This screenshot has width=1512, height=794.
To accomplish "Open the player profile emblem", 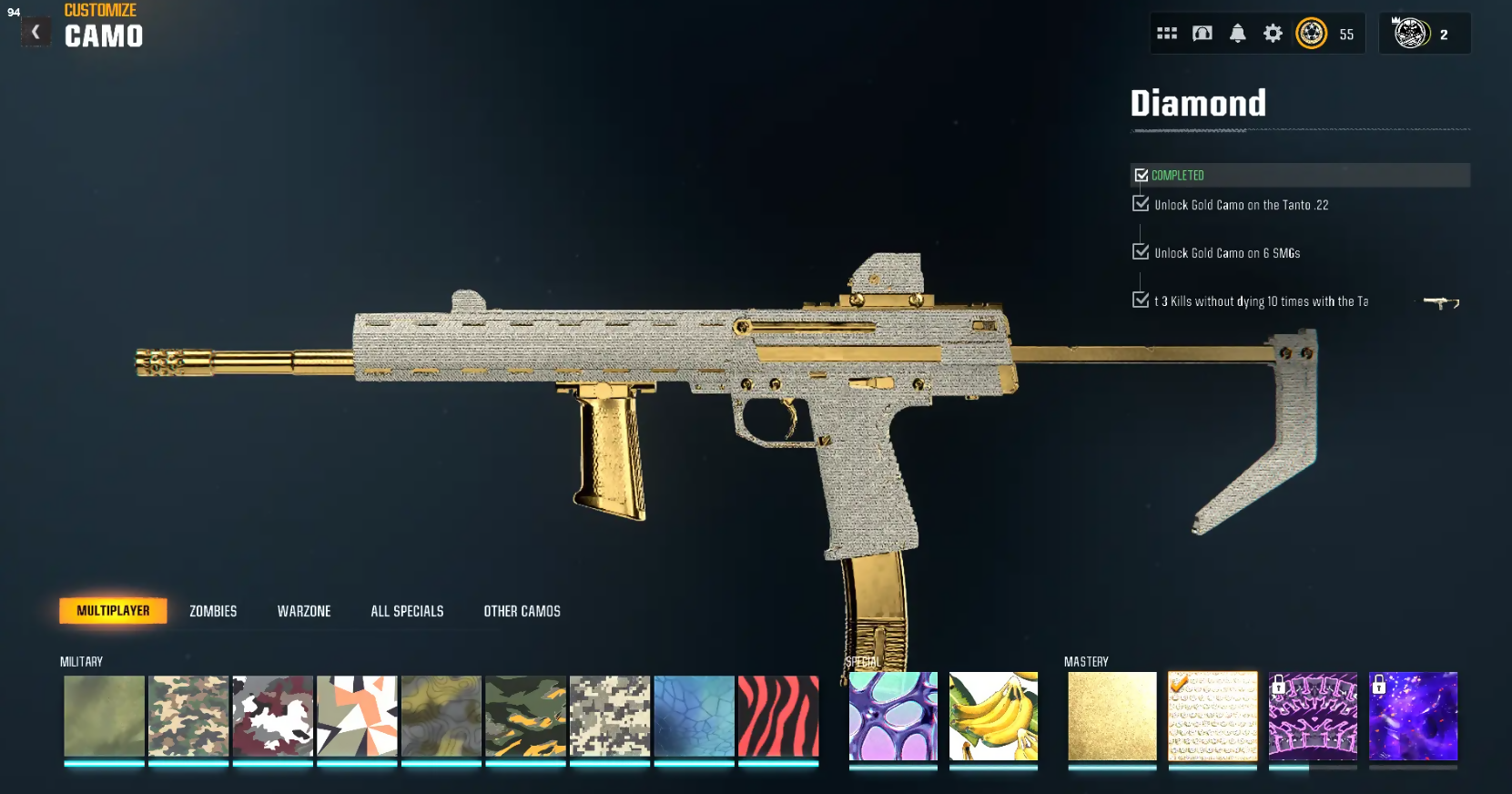I will [1411, 34].
